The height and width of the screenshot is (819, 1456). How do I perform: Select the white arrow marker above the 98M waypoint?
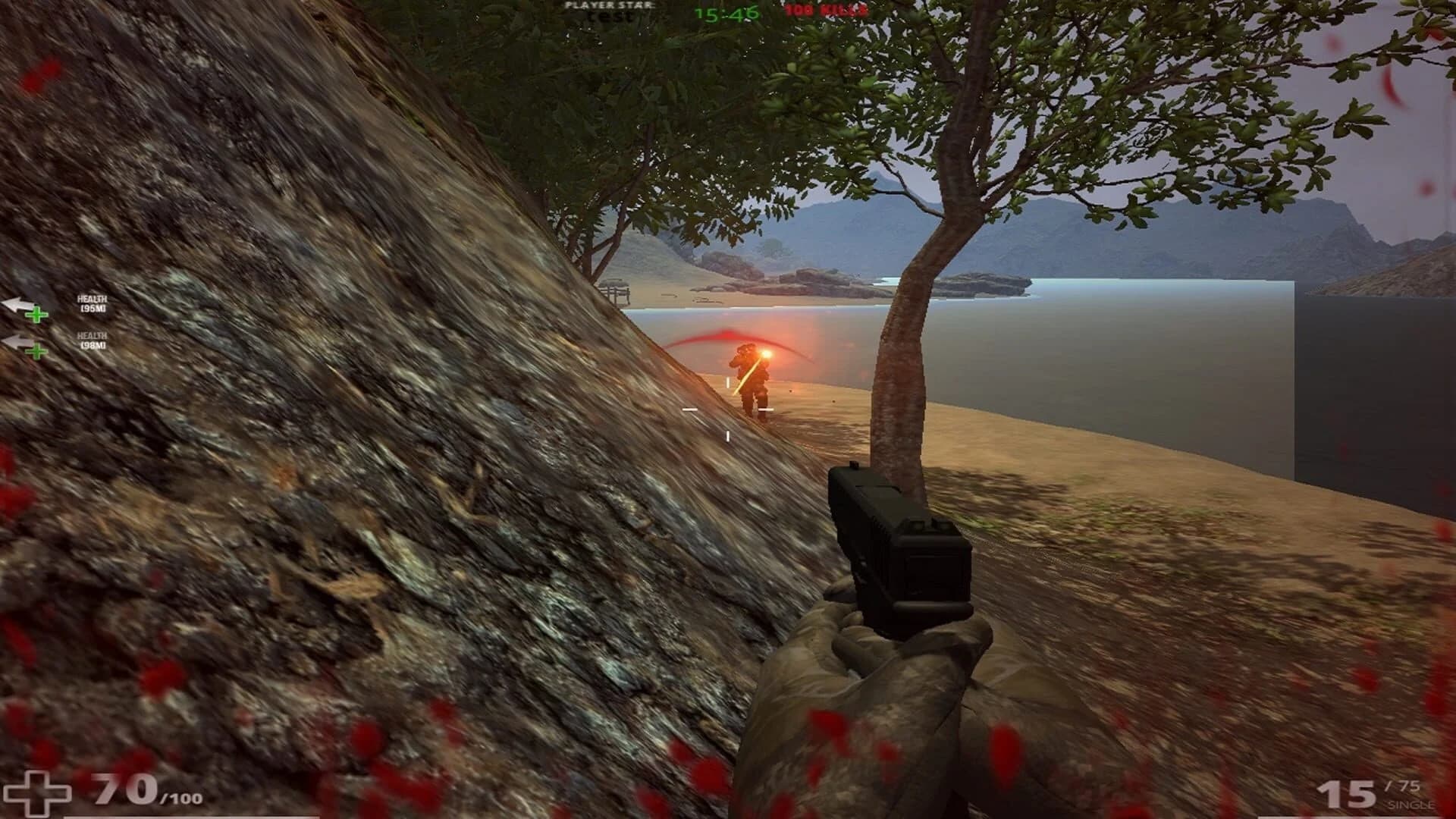point(18,341)
